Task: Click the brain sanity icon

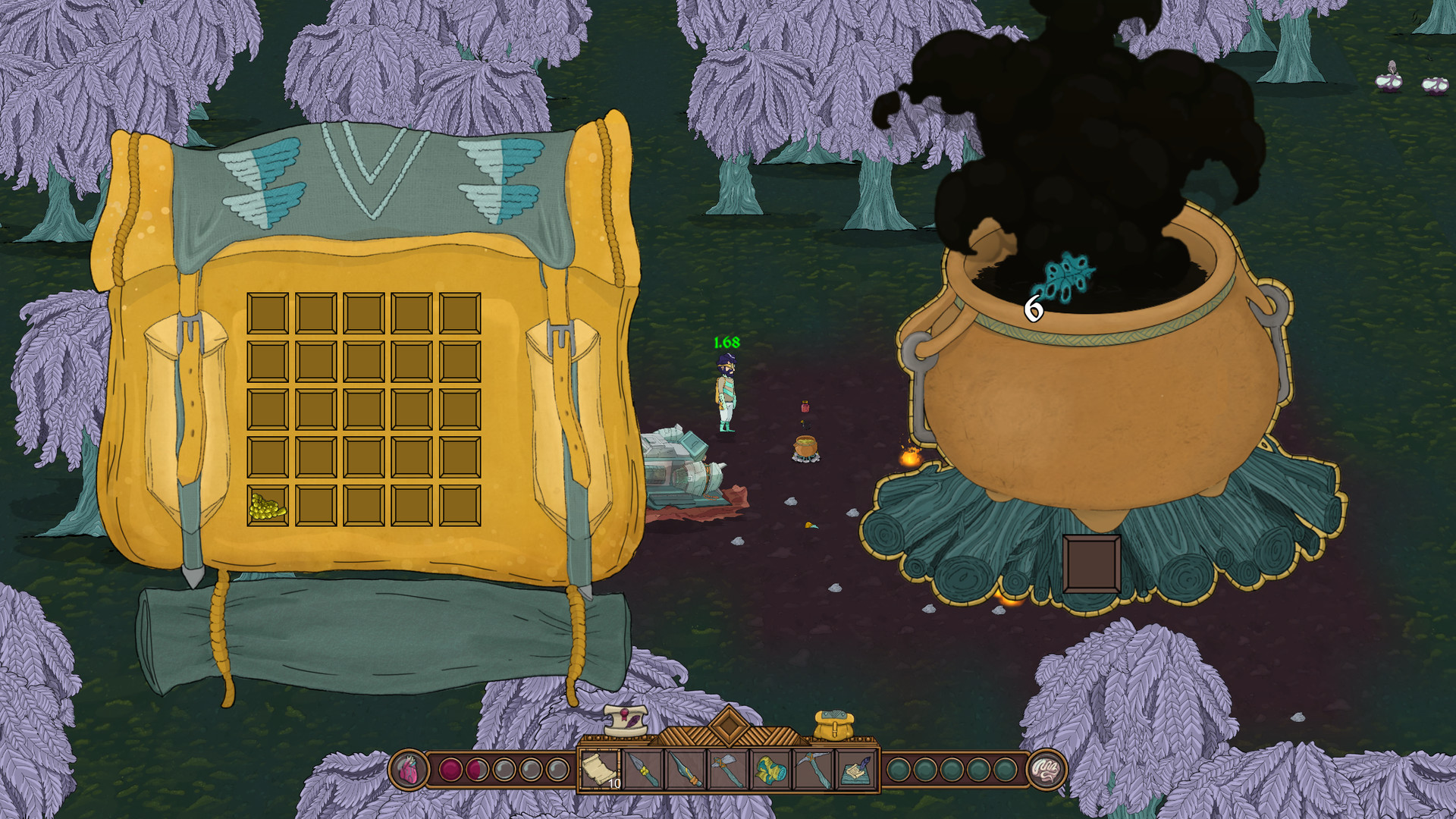Action: click(1047, 770)
